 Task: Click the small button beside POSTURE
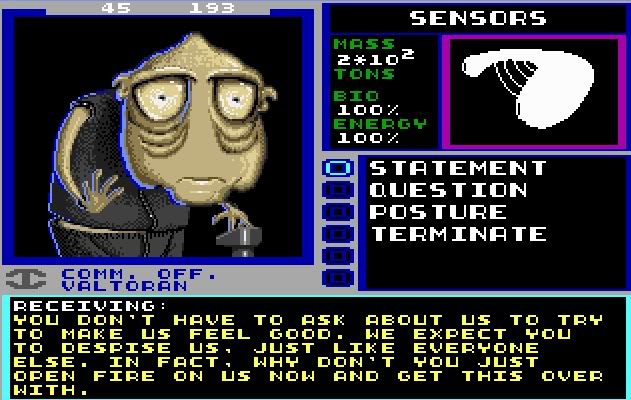tap(339, 212)
